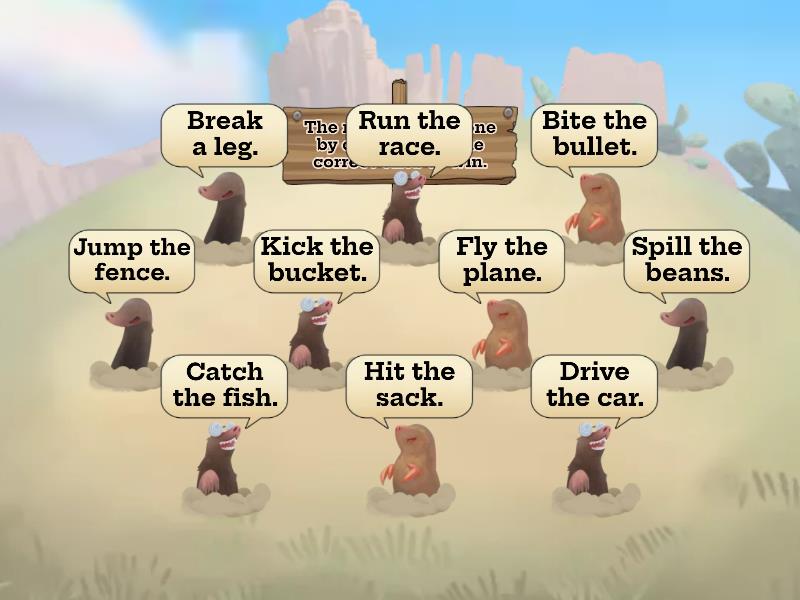Image resolution: width=800 pixels, height=600 pixels.
Task: Hit the mole saying "Fly the plane."
Action: 503,333
